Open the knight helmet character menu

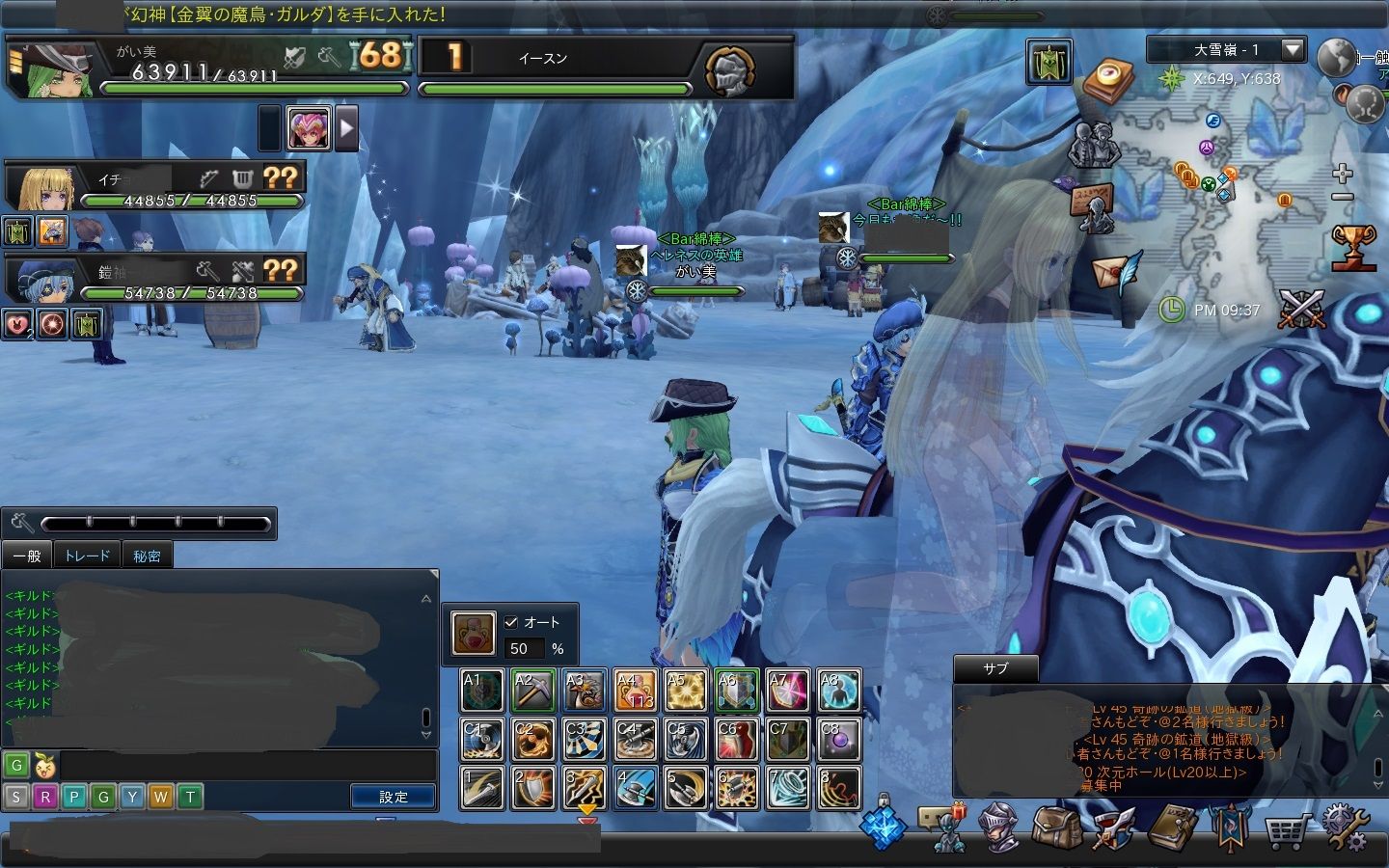998,827
